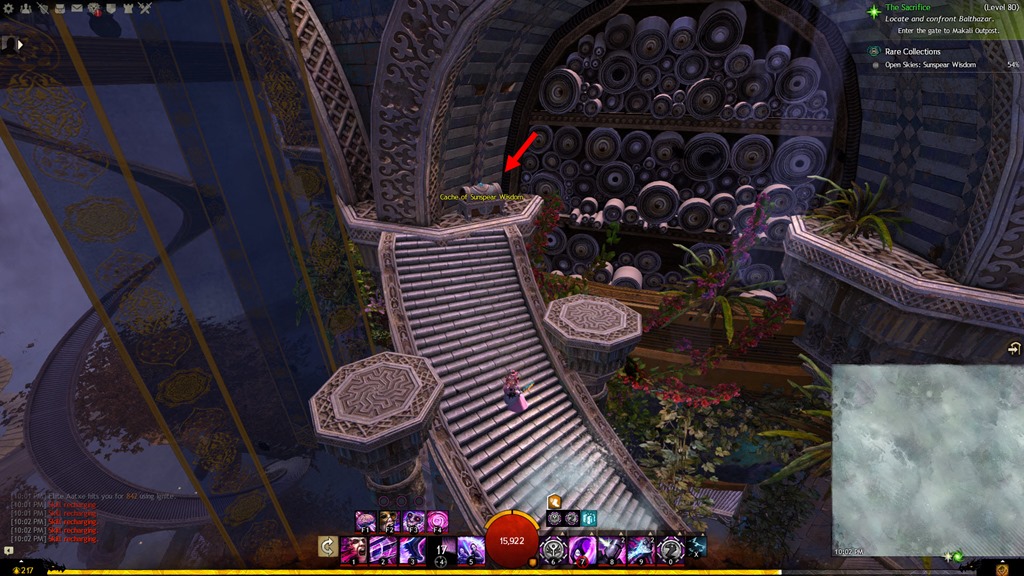Click the mount skill icon marked X
This screenshot has width=1024, height=576.
[697, 546]
